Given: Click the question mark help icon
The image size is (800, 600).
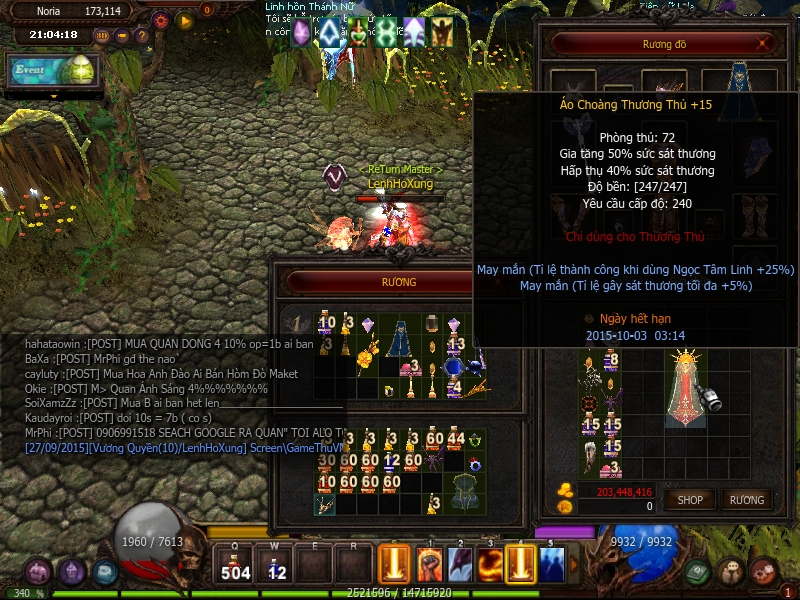Looking at the screenshot, I should [141, 36].
